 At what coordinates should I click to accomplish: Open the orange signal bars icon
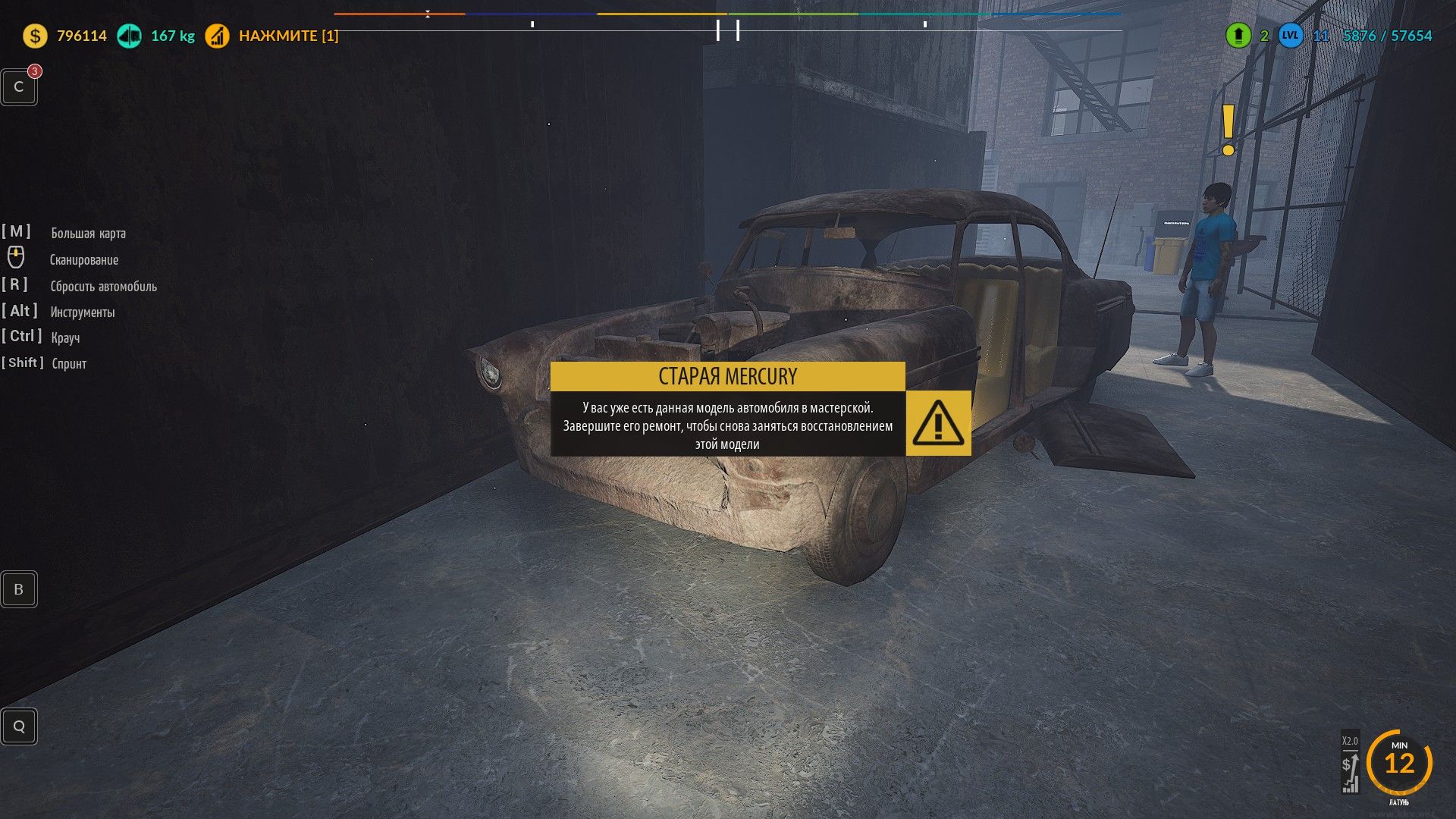tap(217, 36)
